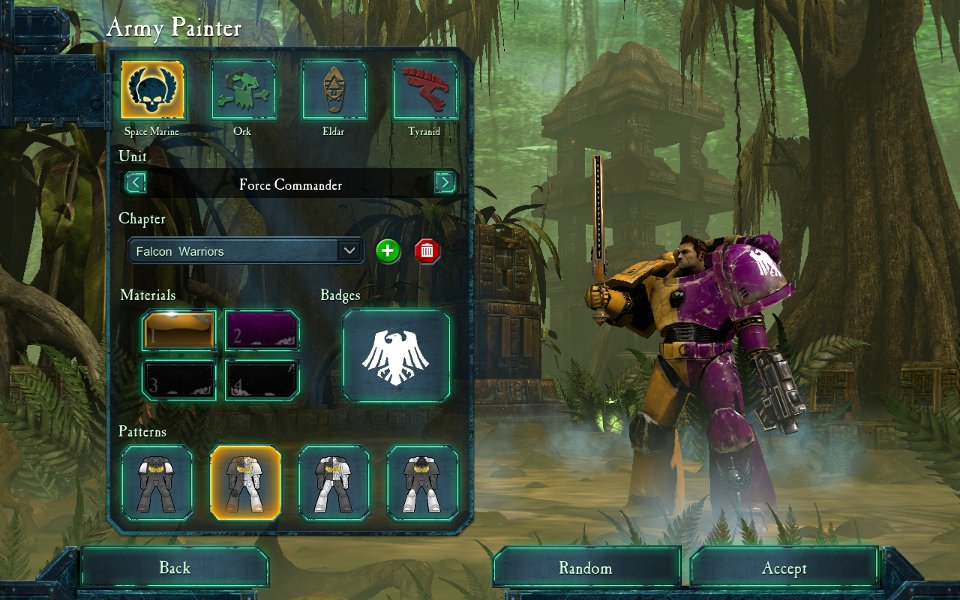Select the gold material swatch

click(179, 331)
